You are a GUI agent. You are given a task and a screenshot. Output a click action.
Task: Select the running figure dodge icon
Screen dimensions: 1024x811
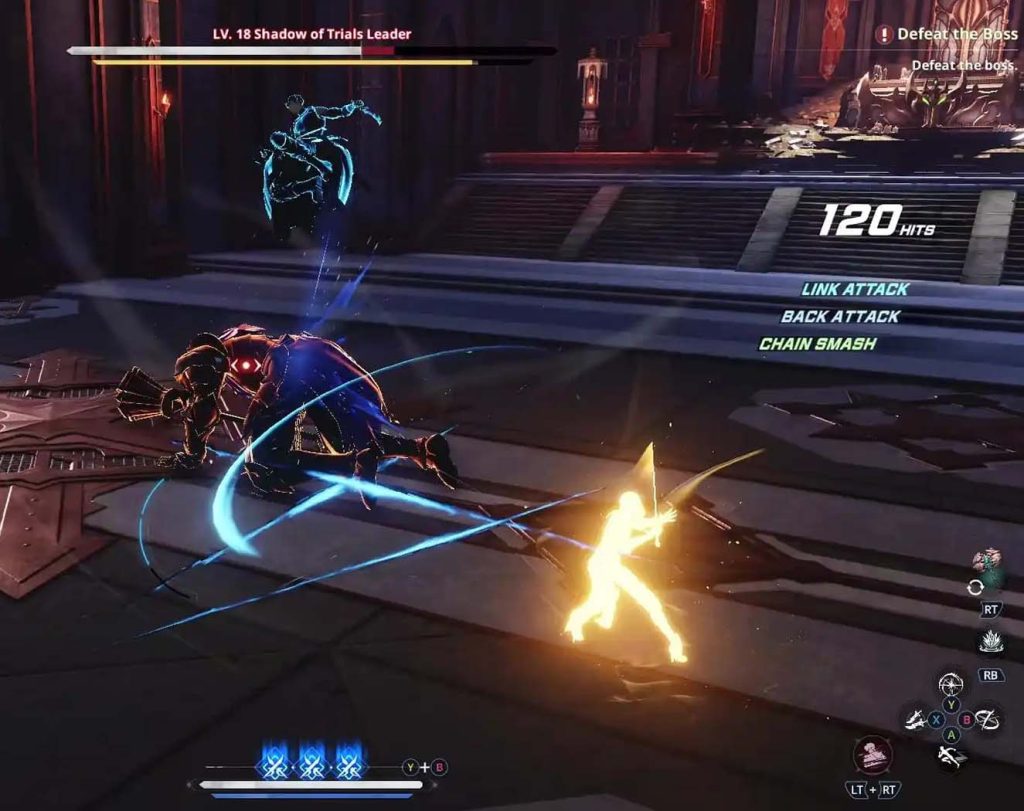[951, 755]
